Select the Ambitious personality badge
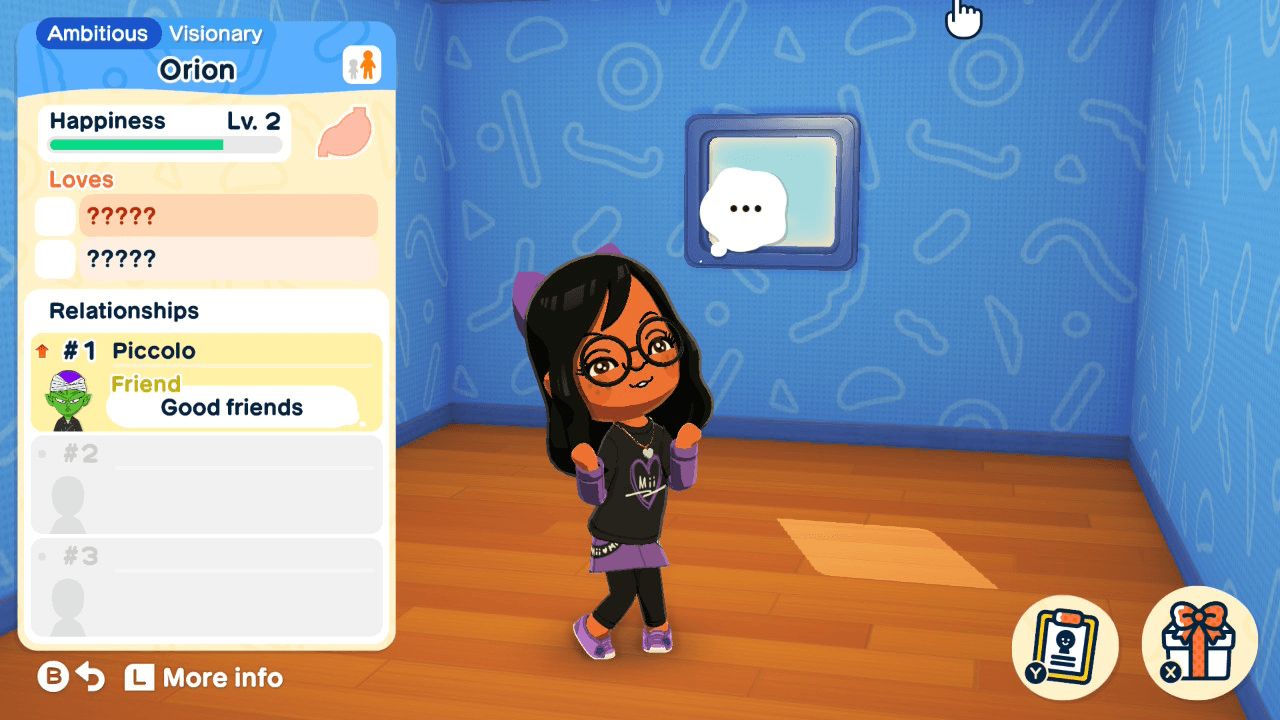Viewport: 1280px width, 720px height. (97, 33)
